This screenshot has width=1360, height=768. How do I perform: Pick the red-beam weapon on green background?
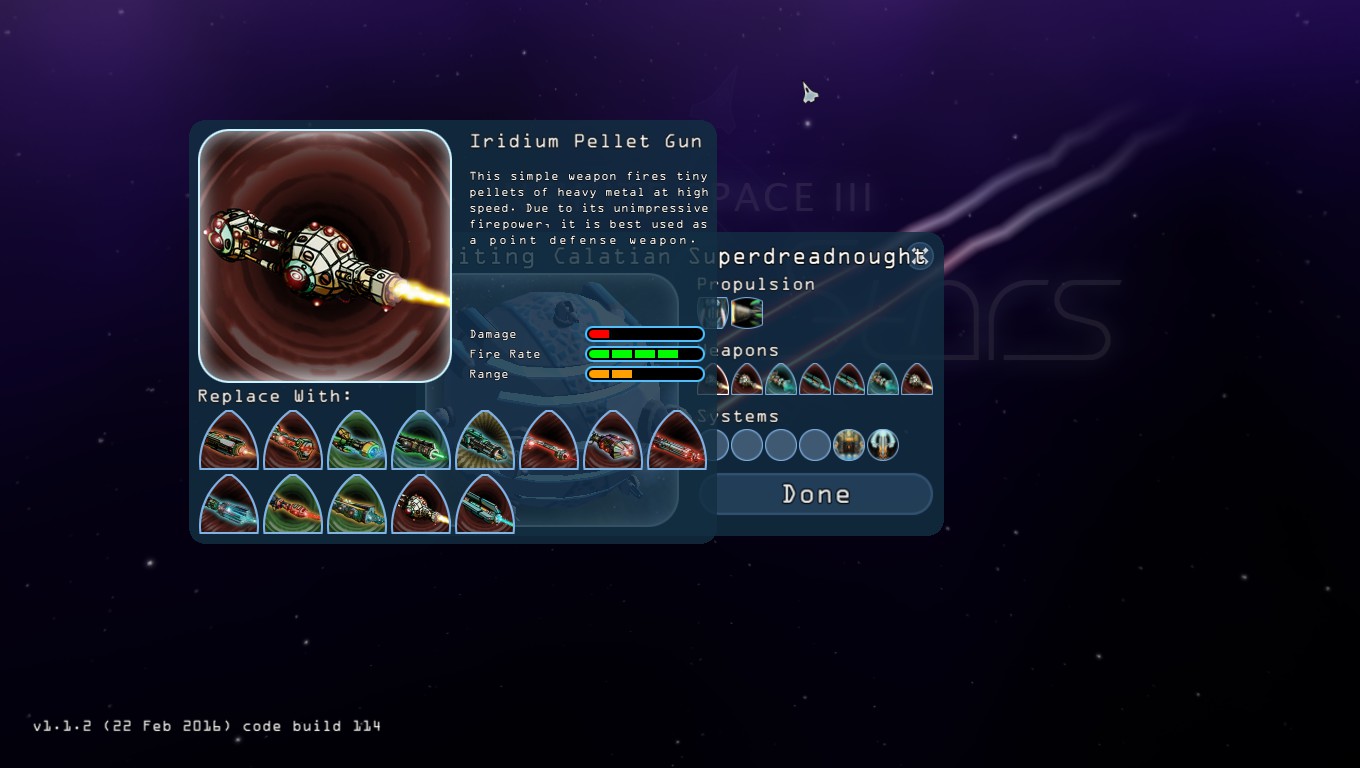tap(293, 505)
